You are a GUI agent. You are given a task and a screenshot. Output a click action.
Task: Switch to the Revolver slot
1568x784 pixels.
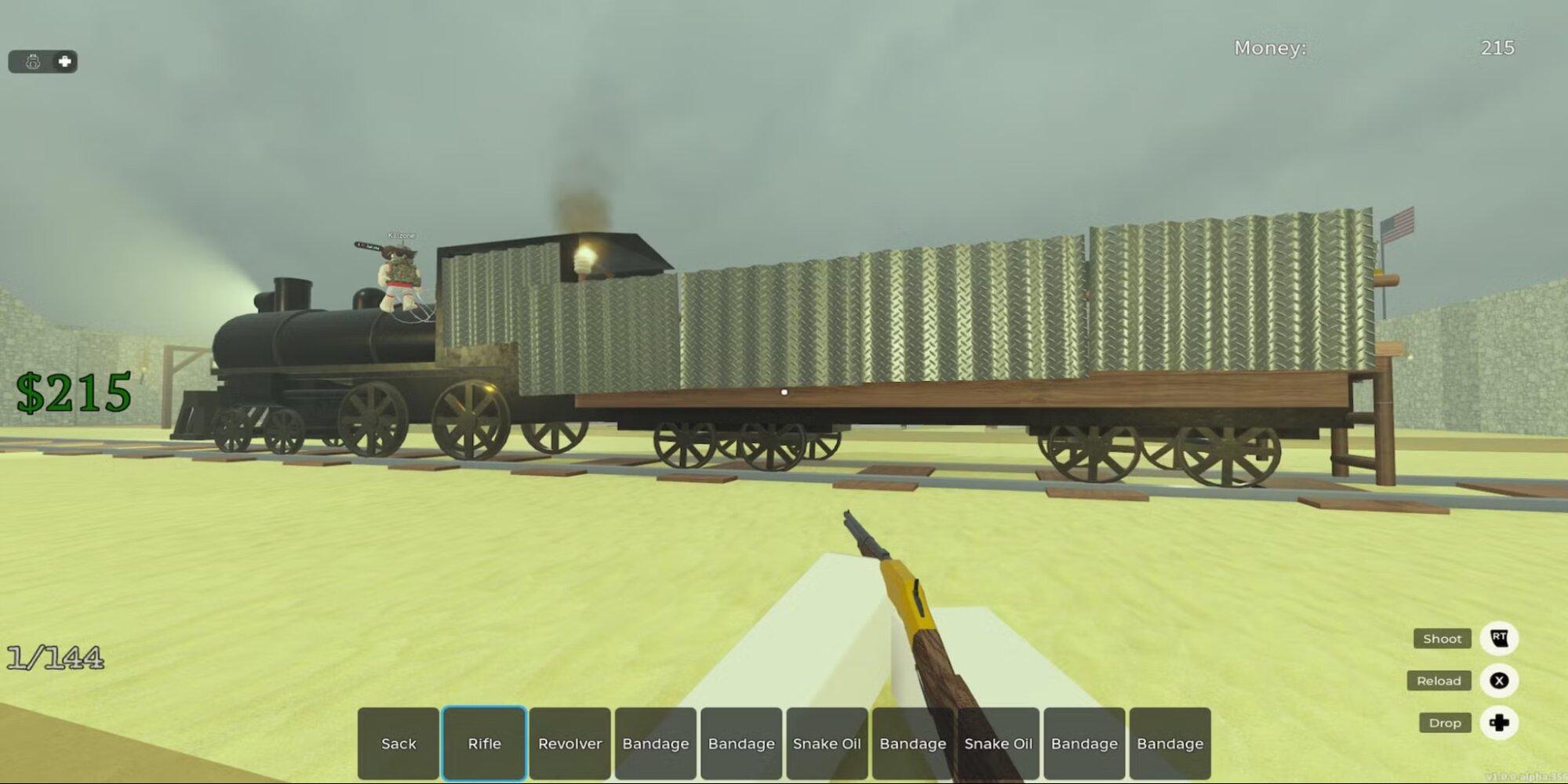[x=569, y=743]
